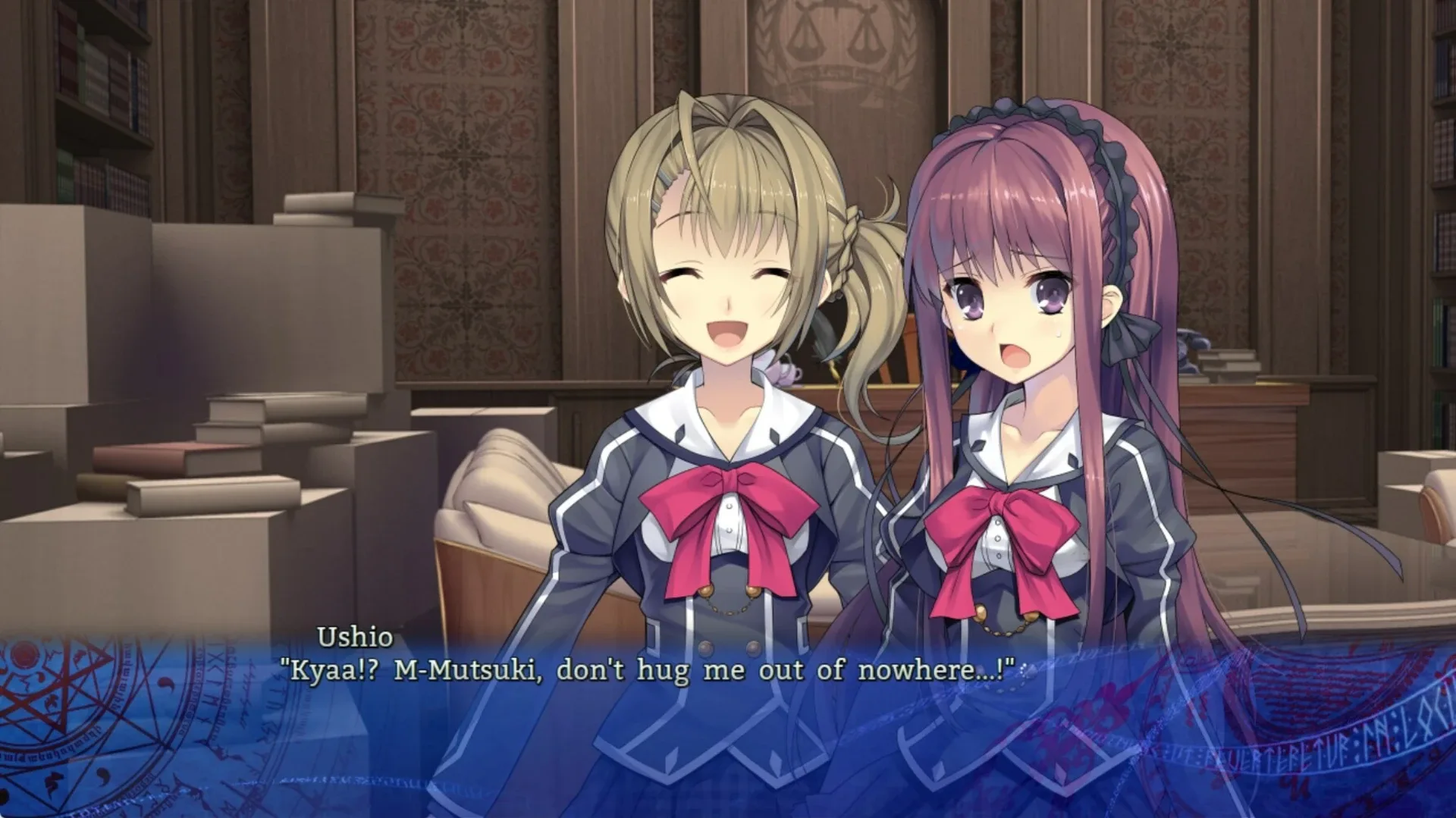Click the speaker name label Ushio

356,639
